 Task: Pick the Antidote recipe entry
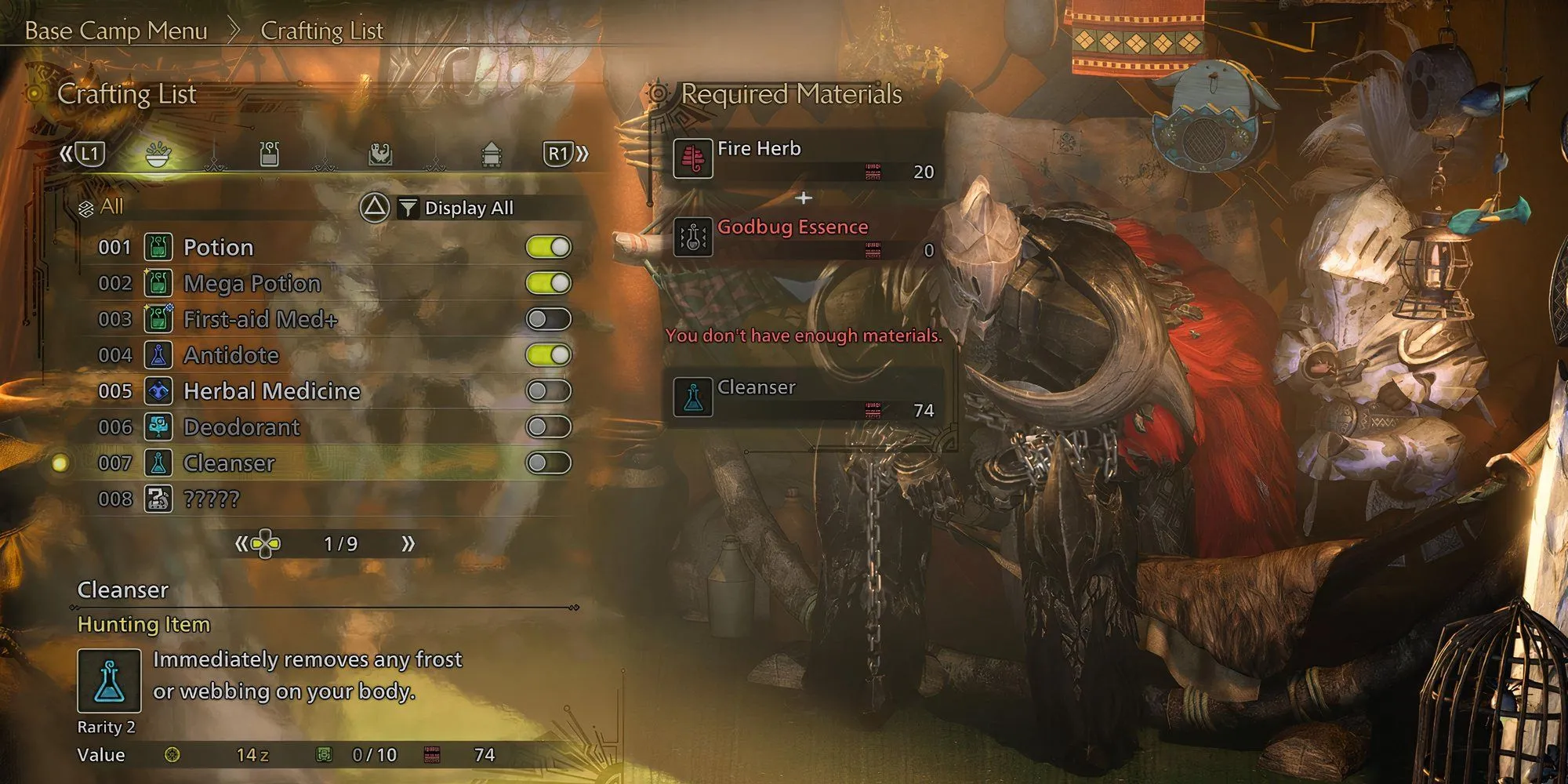tap(230, 356)
